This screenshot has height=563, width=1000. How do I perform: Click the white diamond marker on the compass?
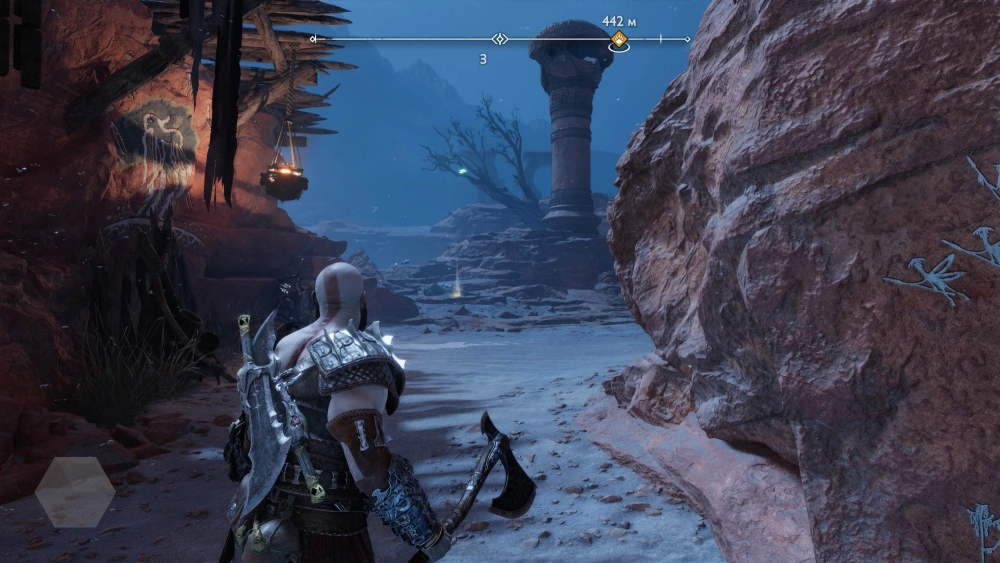500,39
